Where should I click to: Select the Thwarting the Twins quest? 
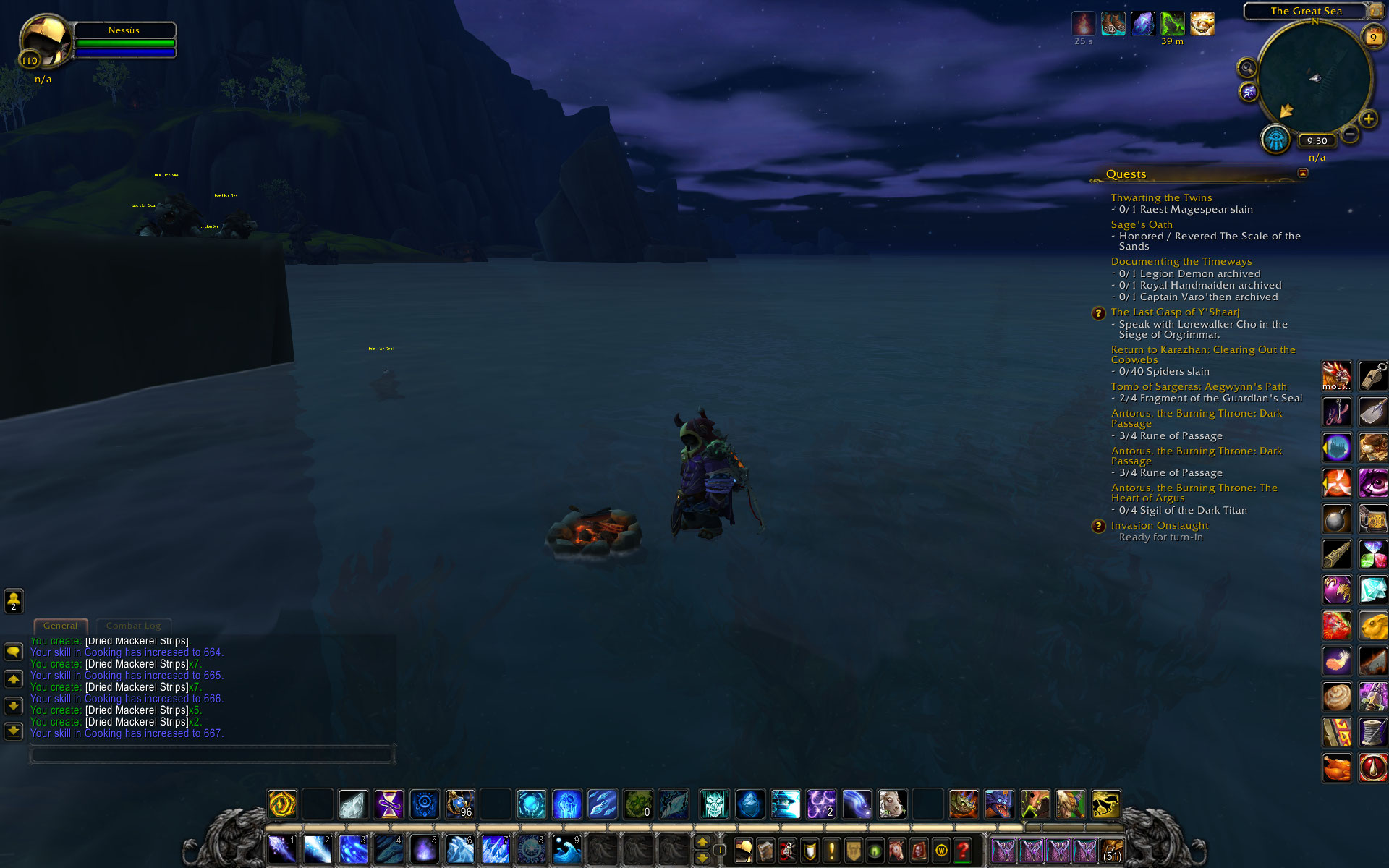[1161, 197]
